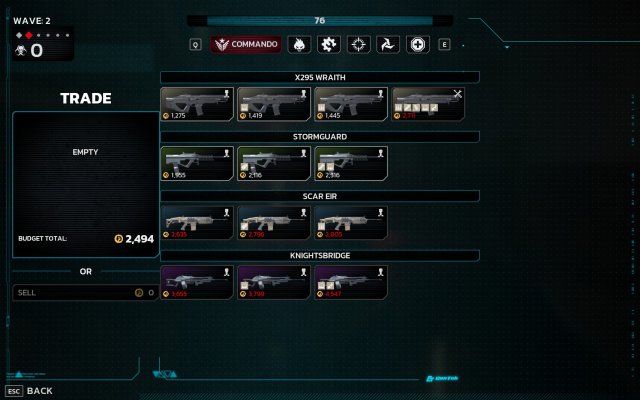The width and height of the screenshot is (640, 400).
Task: Choose the Knightsbridge costing 4,547
Action: point(352,281)
